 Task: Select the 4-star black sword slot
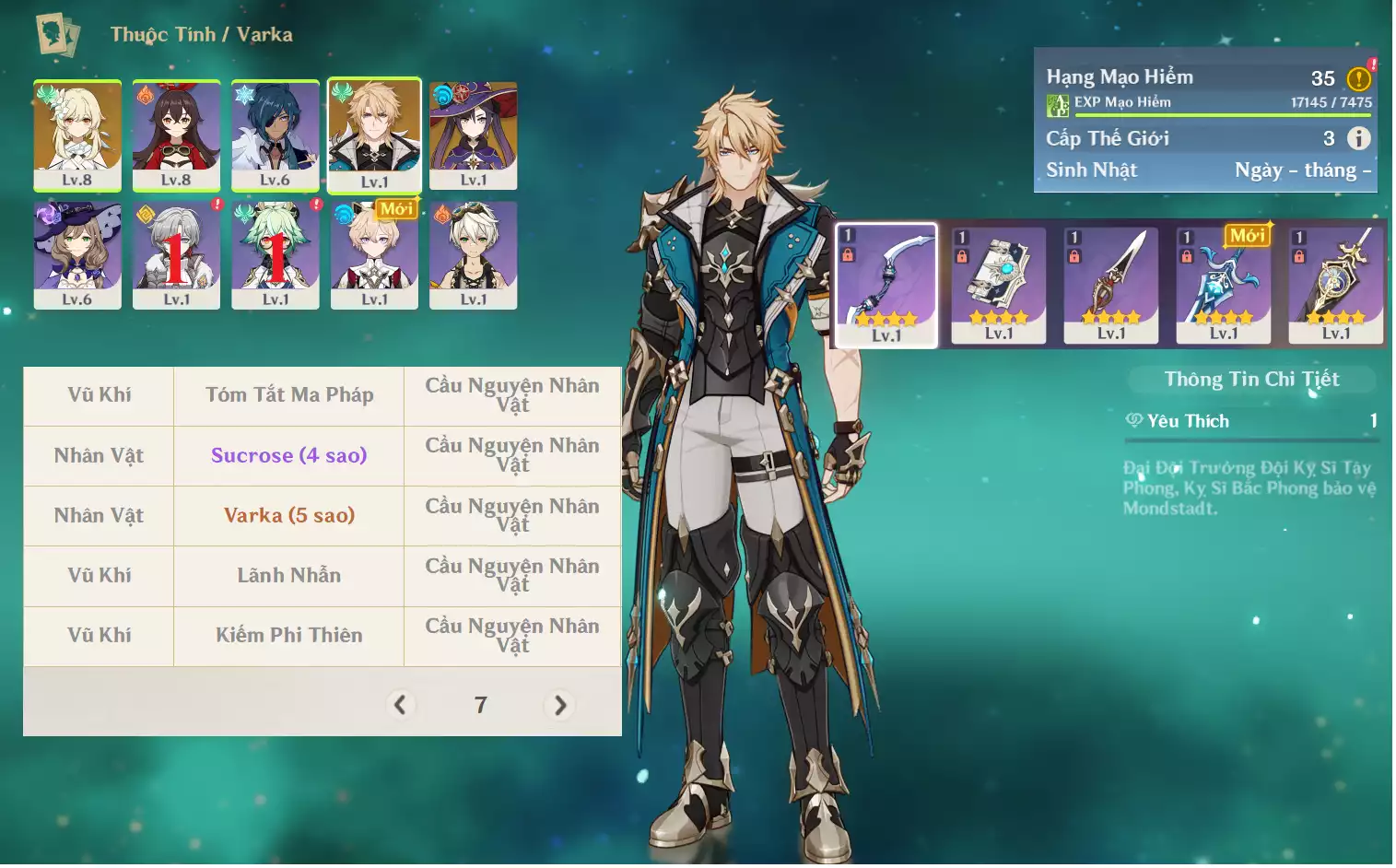click(x=1111, y=285)
